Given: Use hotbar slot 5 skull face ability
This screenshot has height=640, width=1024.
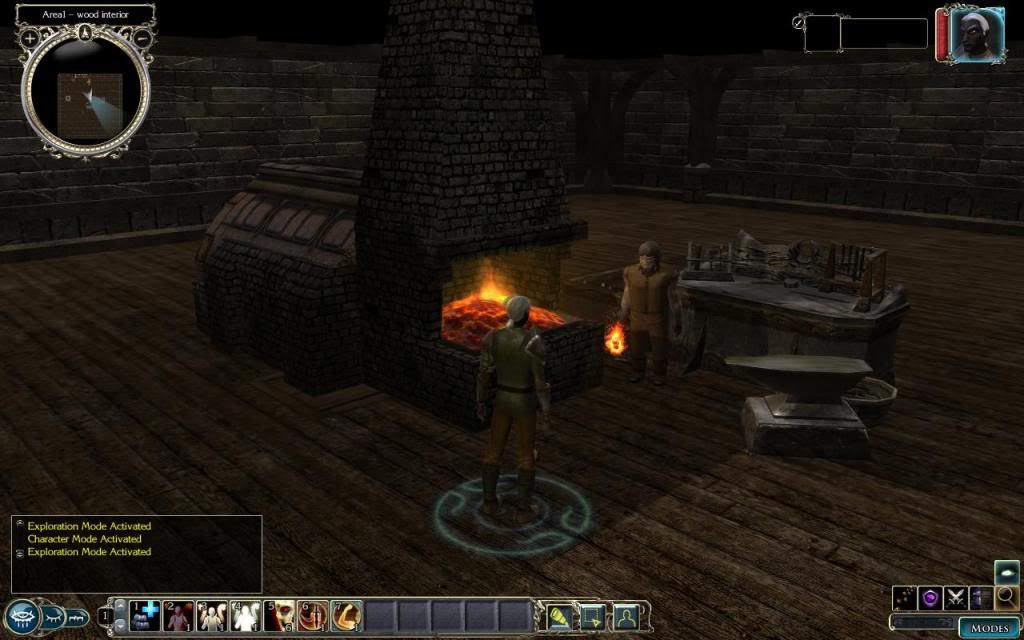Looking at the screenshot, I should (x=280, y=615).
